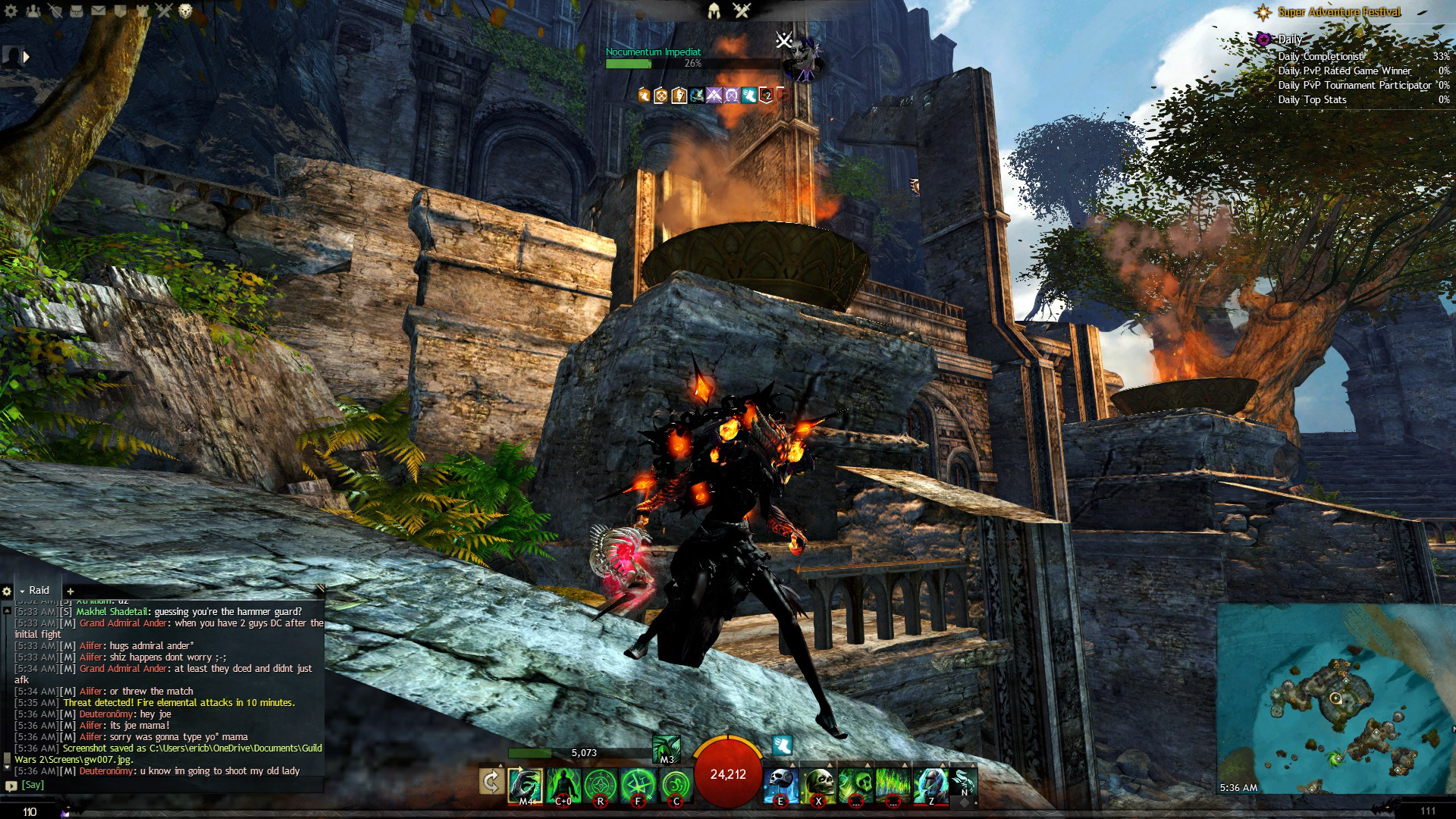This screenshot has width=1456, height=819.
Task: Open the crossed swords PvP panel
Action: click(164, 11)
